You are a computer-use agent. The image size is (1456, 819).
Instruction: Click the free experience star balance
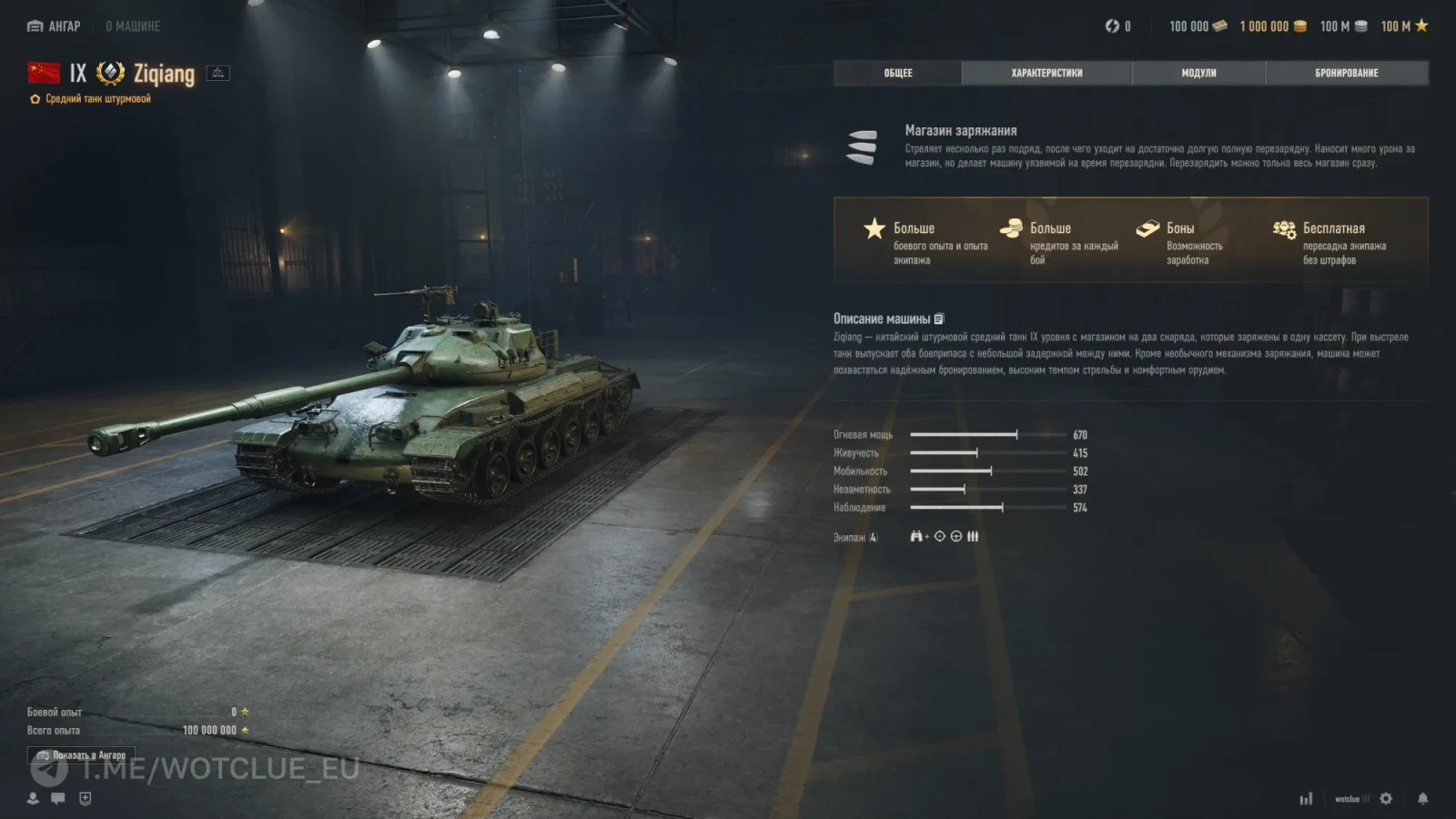pyautogui.click(x=1404, y=26)
